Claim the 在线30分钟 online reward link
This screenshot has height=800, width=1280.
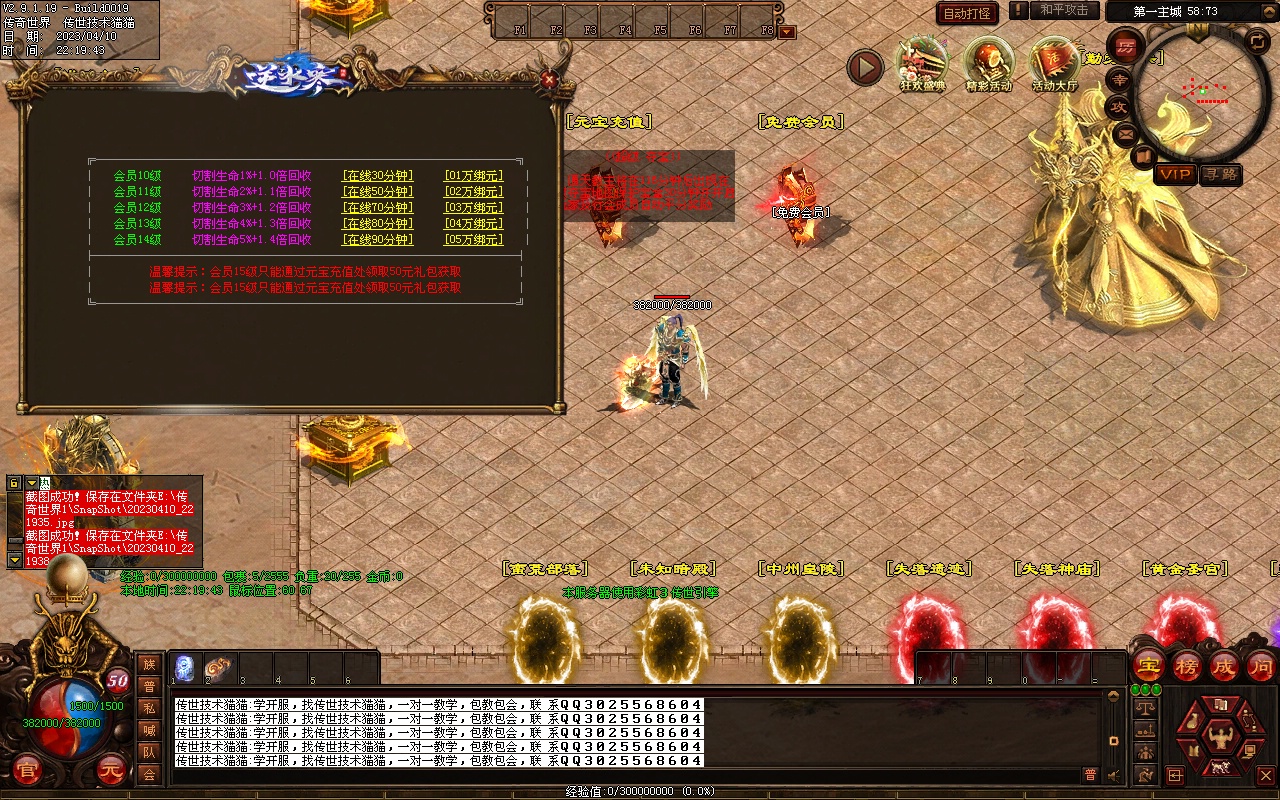377,176
